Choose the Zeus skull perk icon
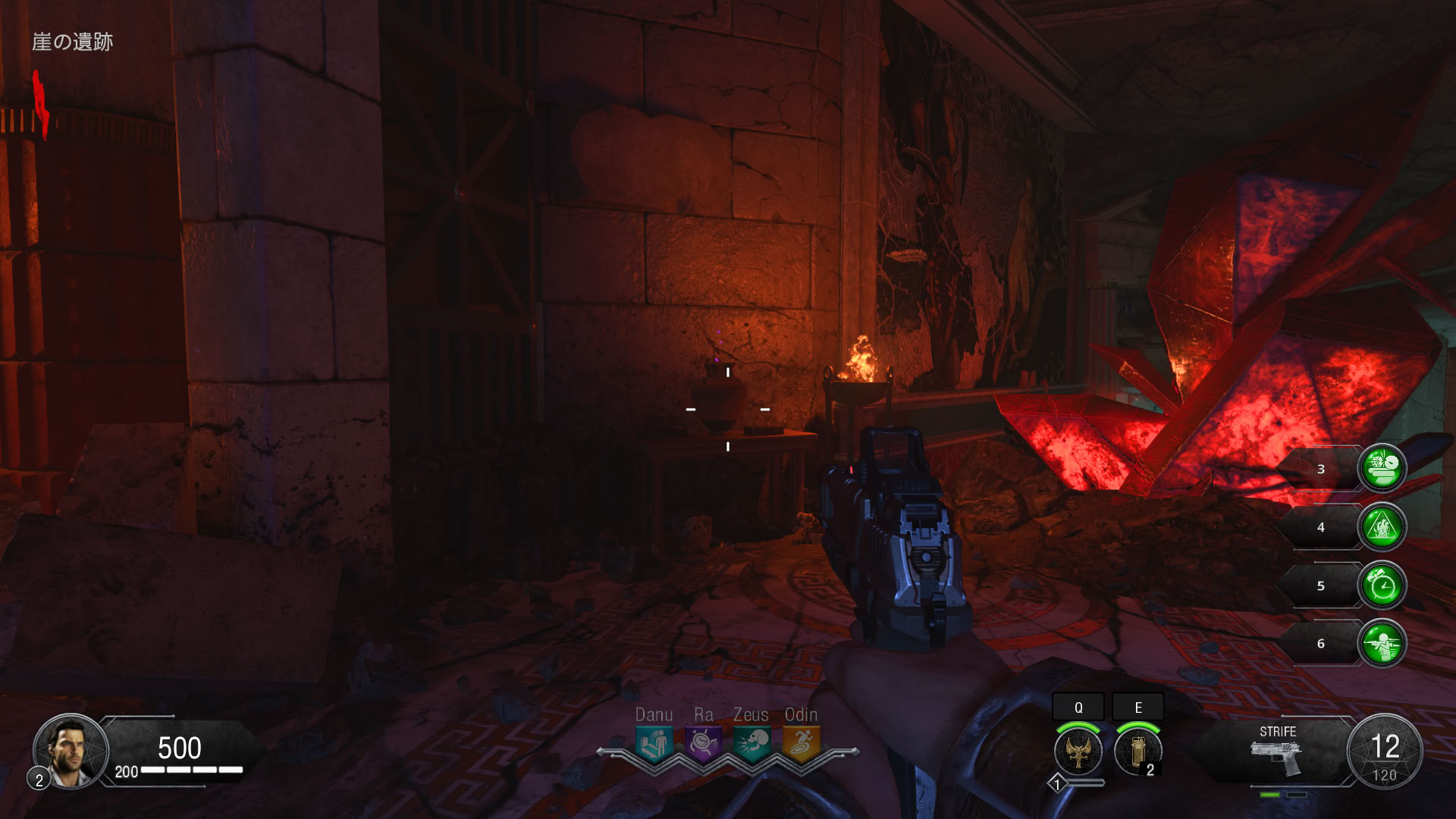Screen dimensions: 1456x819 pyautogui.click(x=752, y=743)
